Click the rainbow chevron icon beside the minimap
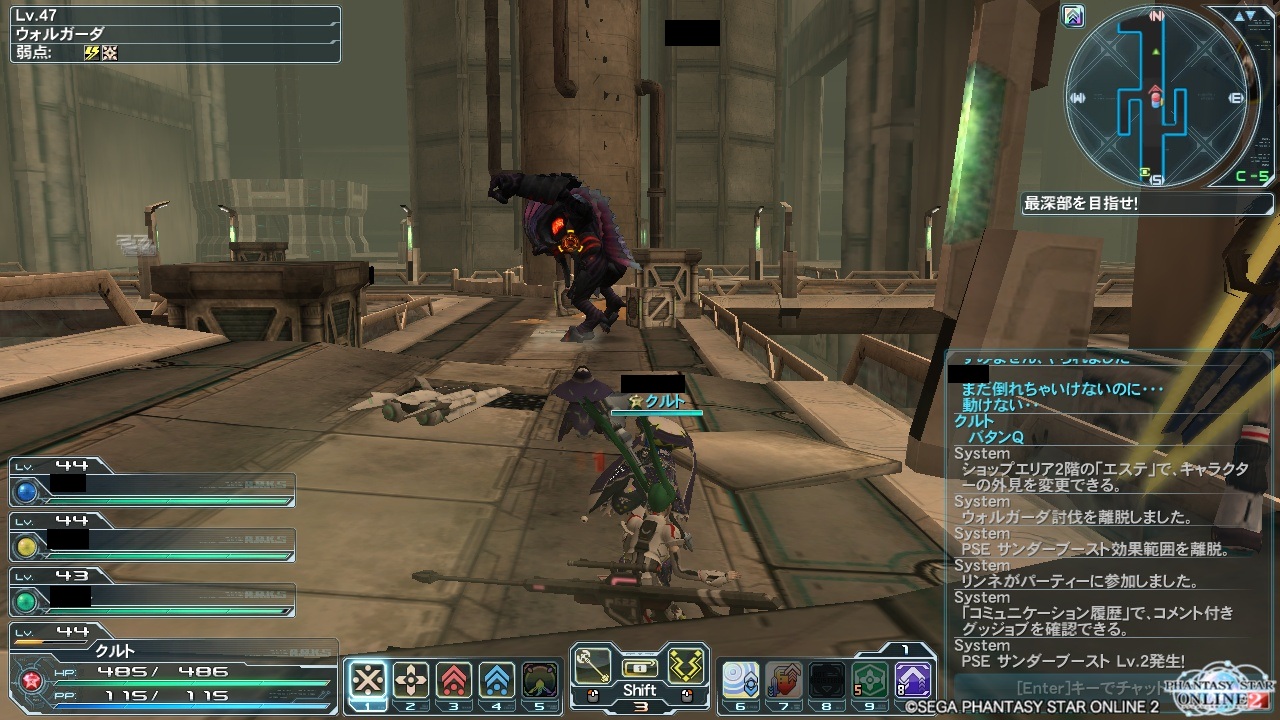This screenshot has width=1280, height=720. click(x=1073, y=17)
